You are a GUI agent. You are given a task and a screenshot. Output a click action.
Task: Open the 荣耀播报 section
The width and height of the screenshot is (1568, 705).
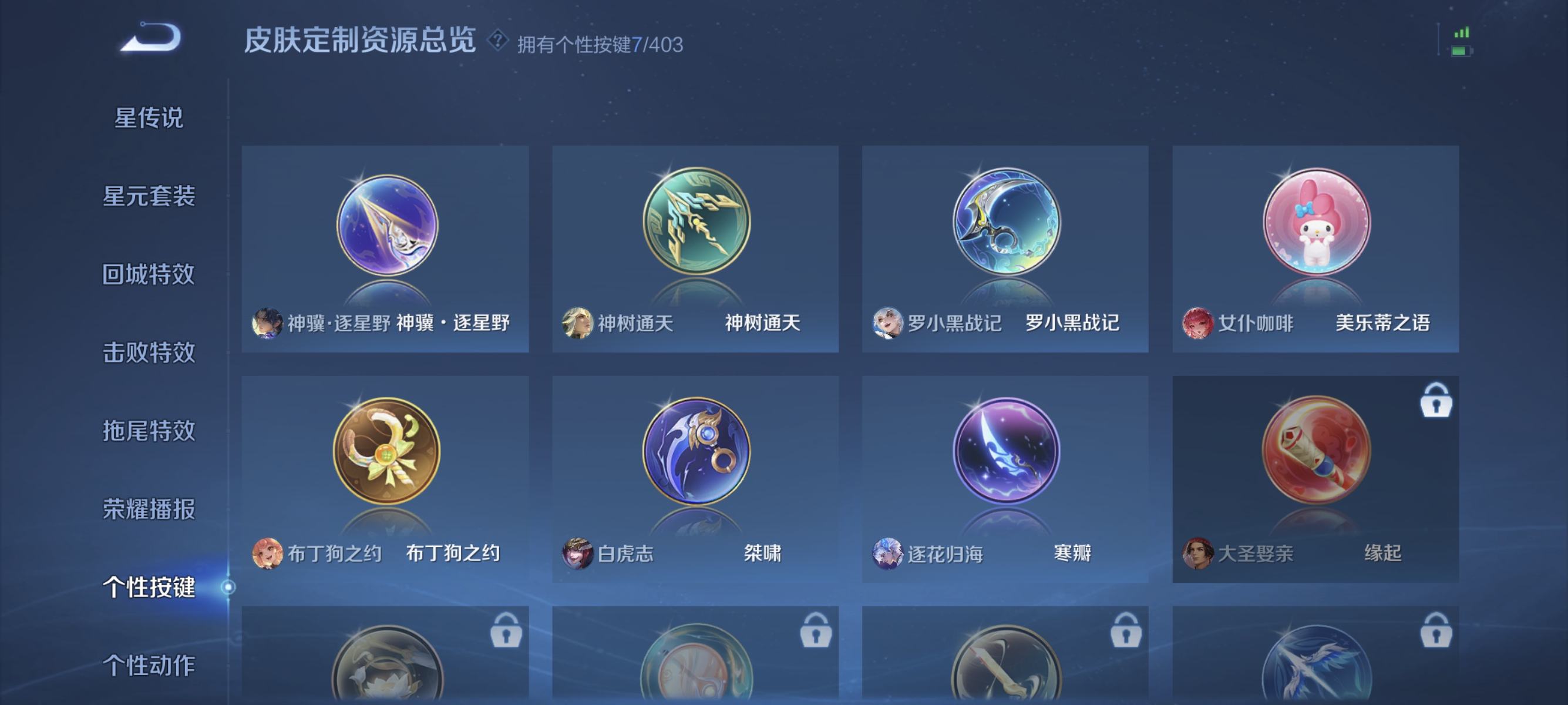150,506
